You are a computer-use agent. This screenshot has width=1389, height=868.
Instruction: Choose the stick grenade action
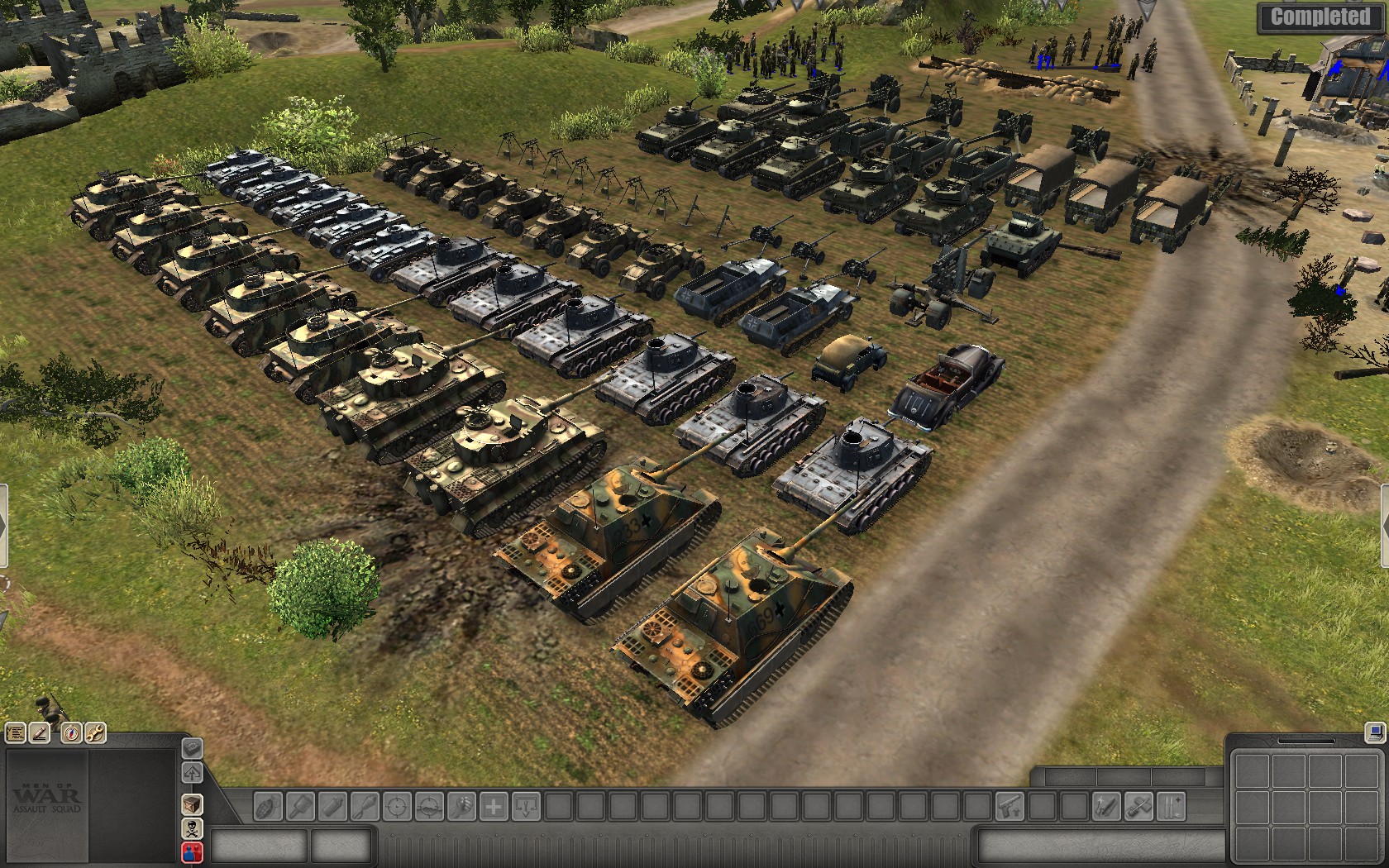[301, 806]
